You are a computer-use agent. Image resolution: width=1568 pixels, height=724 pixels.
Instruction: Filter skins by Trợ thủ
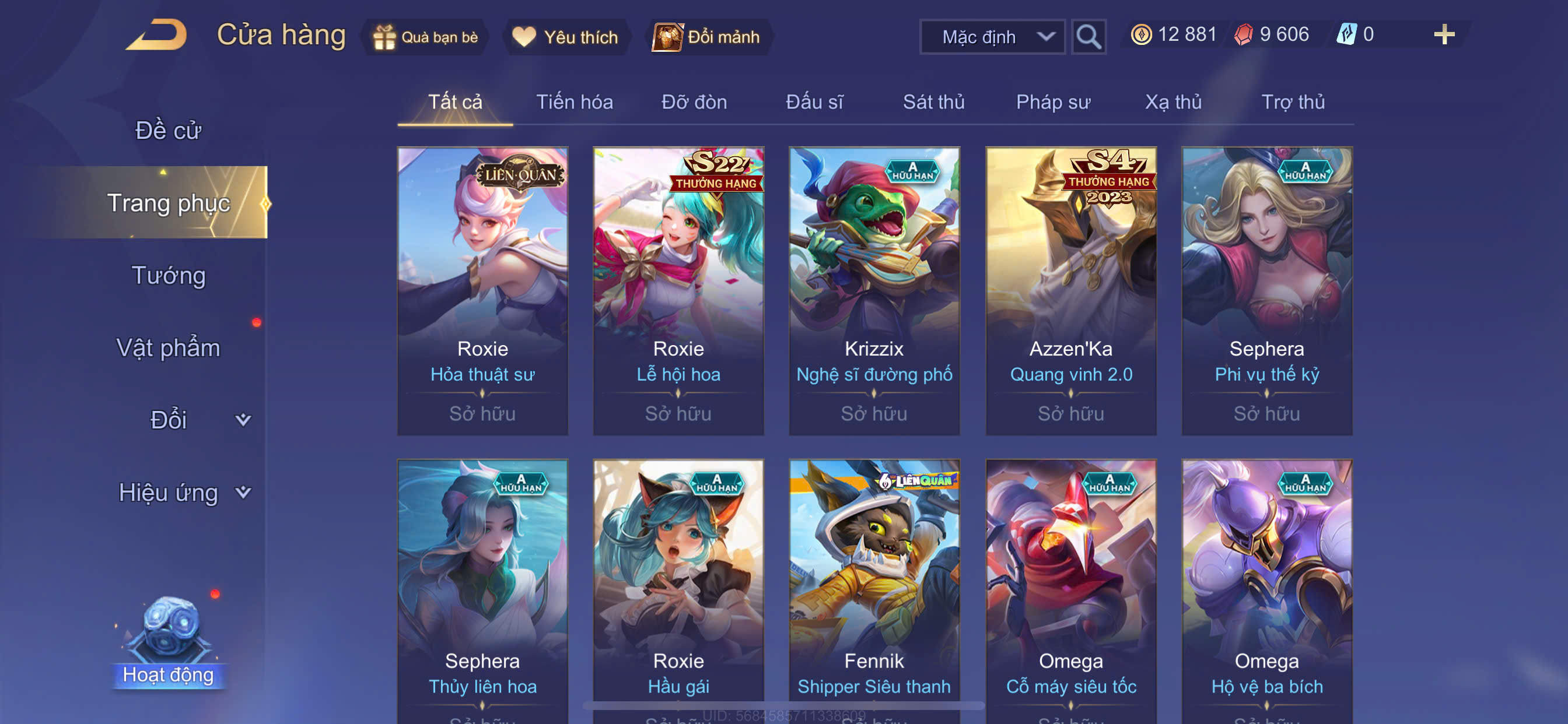click(x=1293, y=101)
